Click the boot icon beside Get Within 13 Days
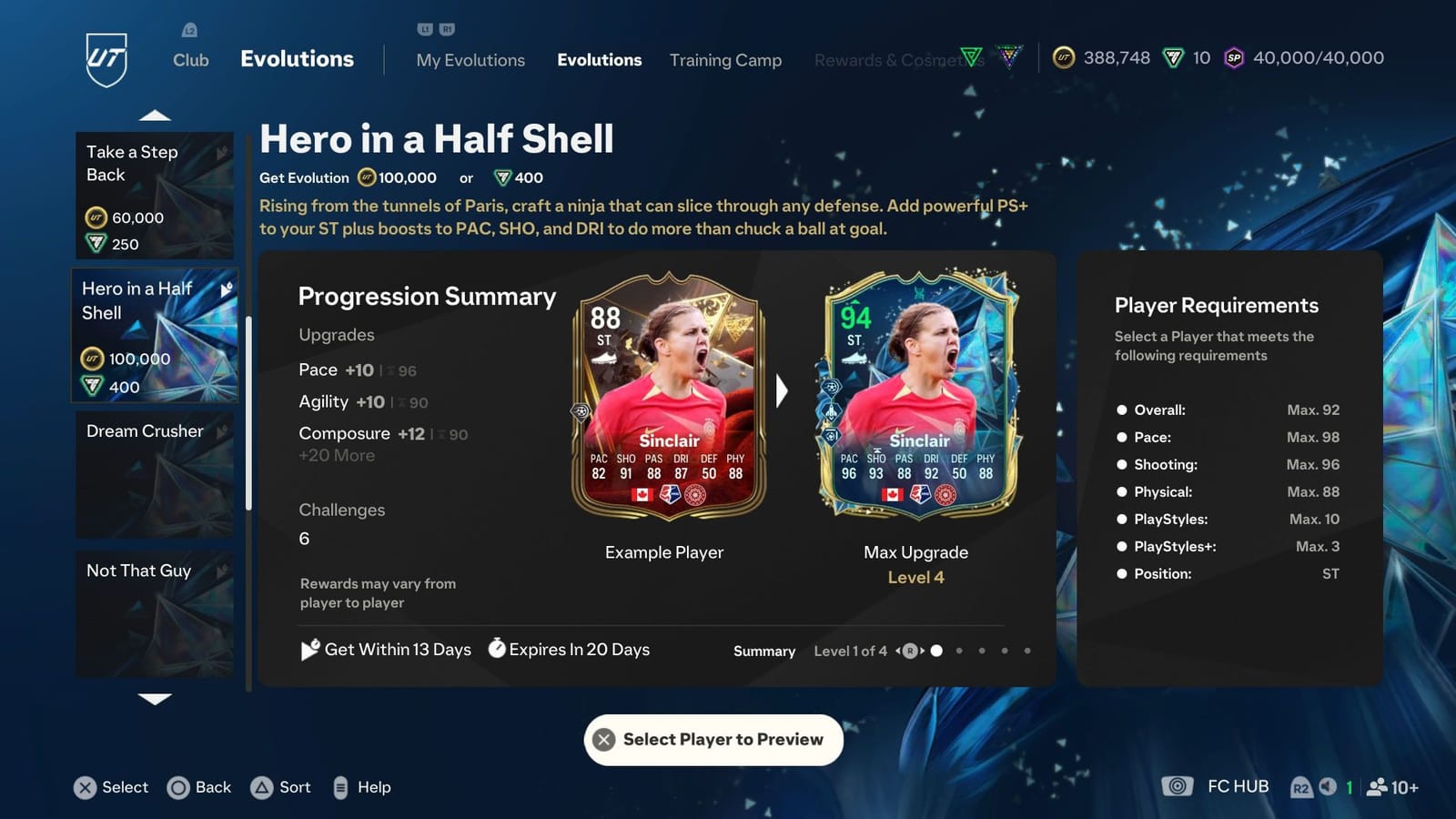The height and width of the screenshot is (819, 1456). 310,649
